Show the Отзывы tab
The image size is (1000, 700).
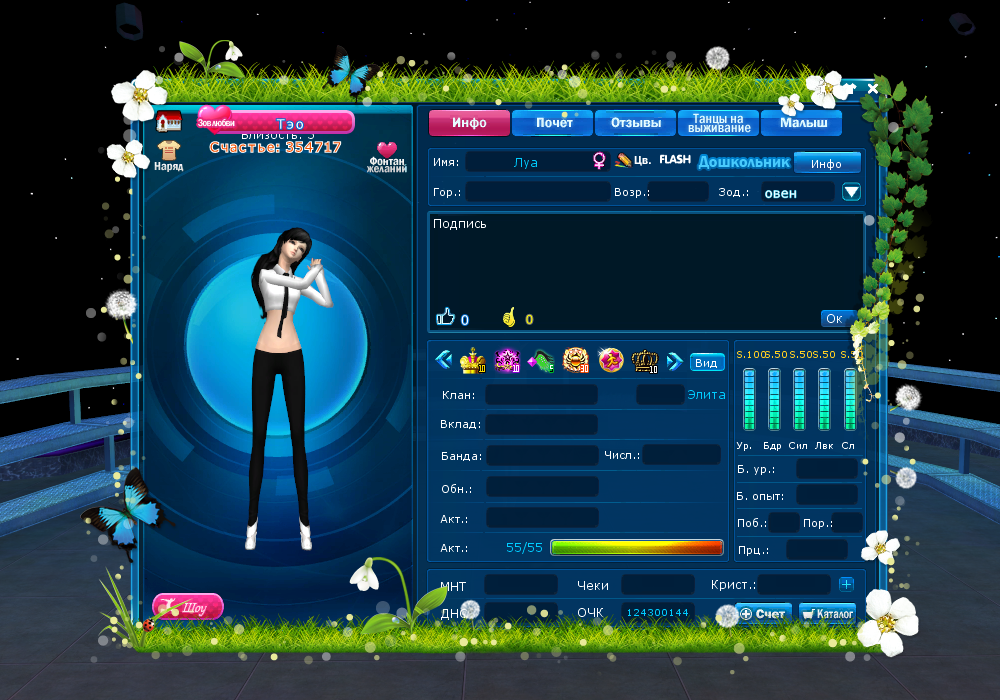[636, 123]
